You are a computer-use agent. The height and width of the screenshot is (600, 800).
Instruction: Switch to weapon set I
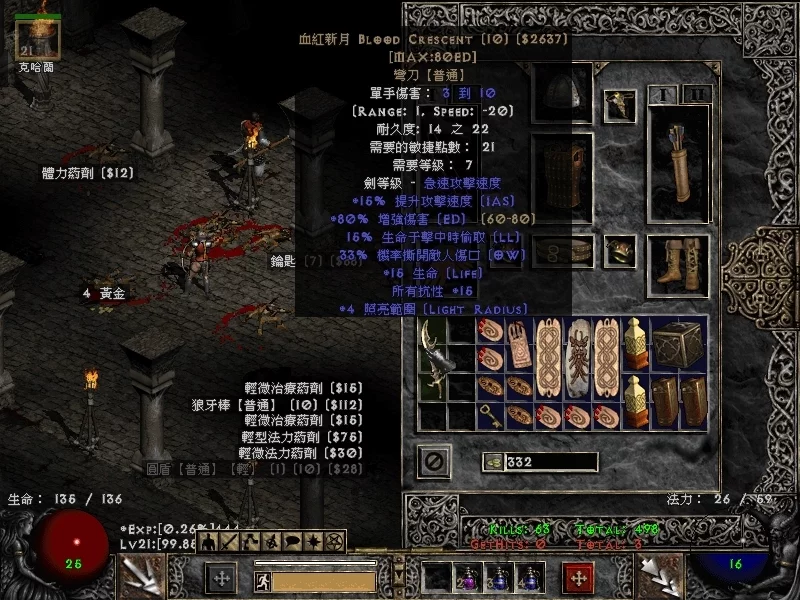663,95
